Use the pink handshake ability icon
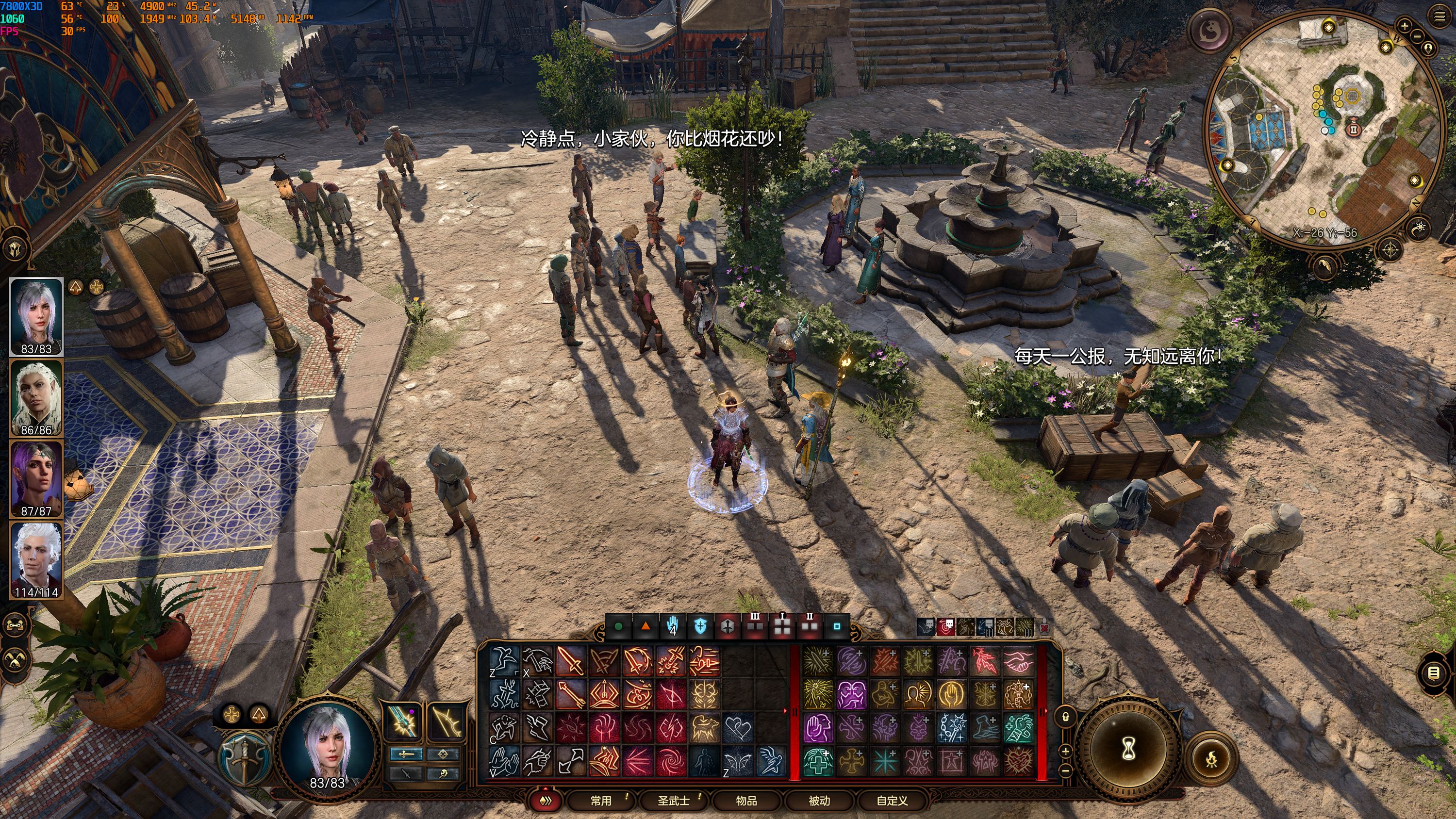Viewport: 1456px width, 819px height. click(1019, 661)
